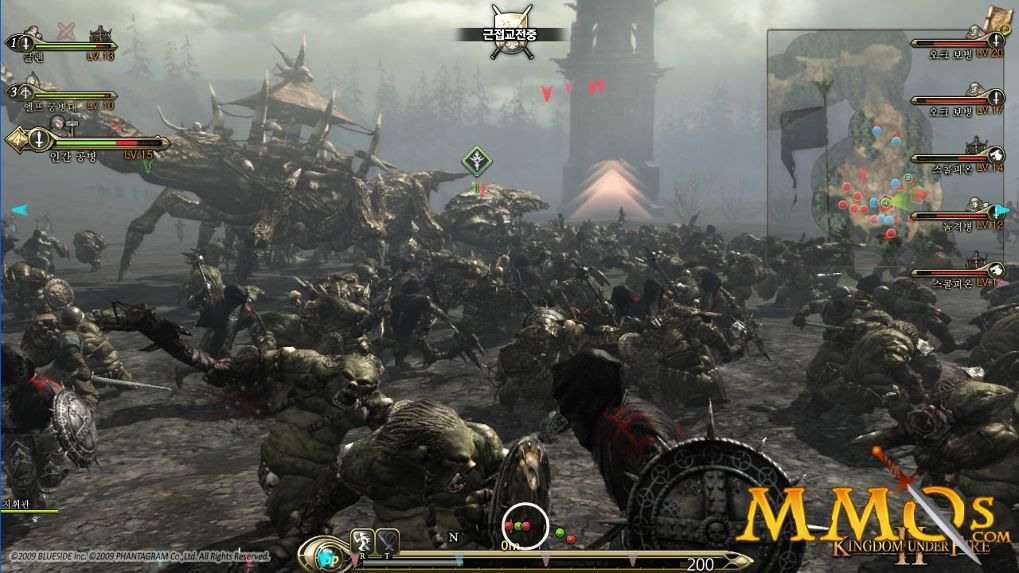Activate the running figure skill icon

tap(362, 541)
